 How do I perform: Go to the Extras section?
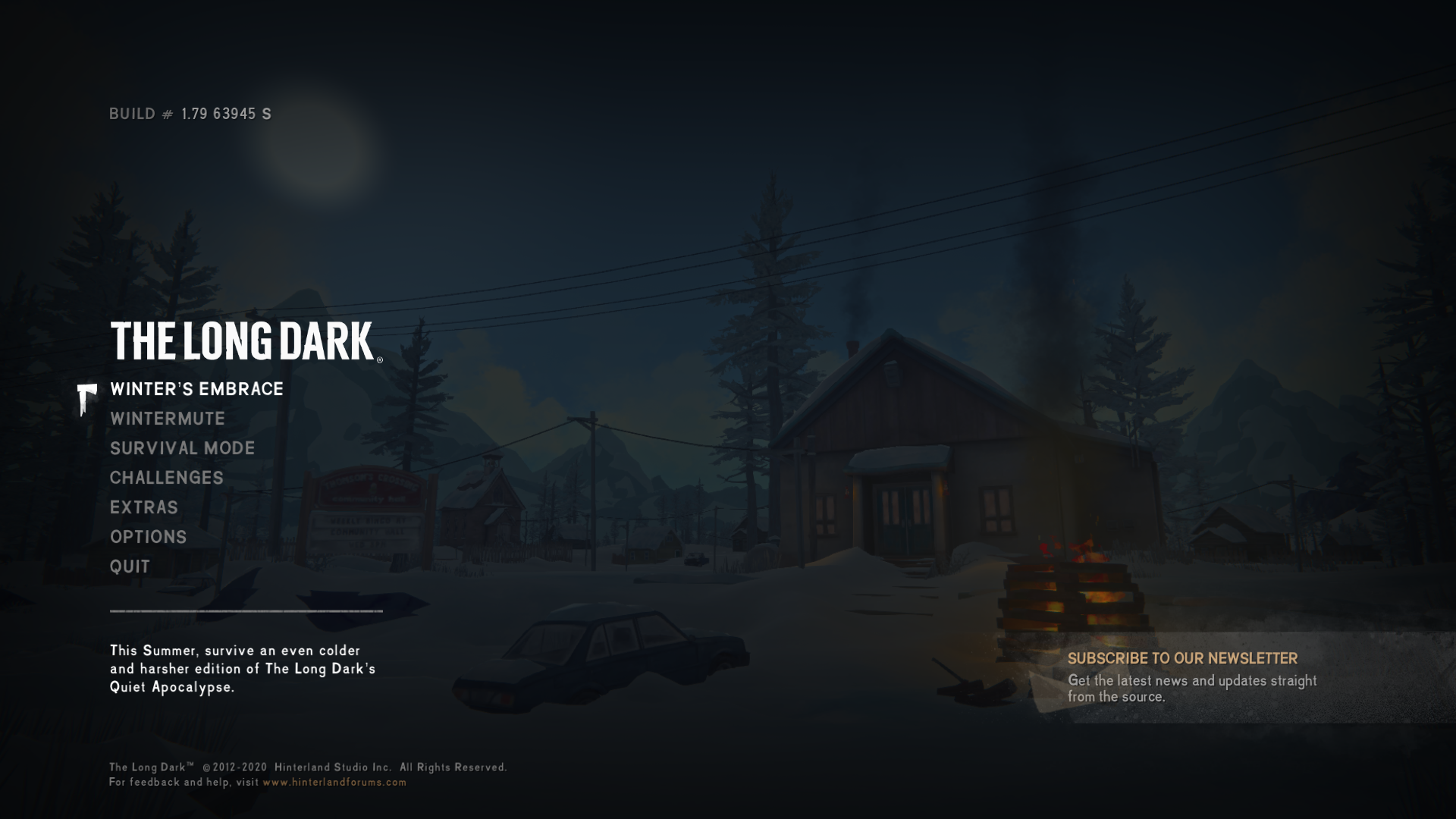tap(144, 507)
